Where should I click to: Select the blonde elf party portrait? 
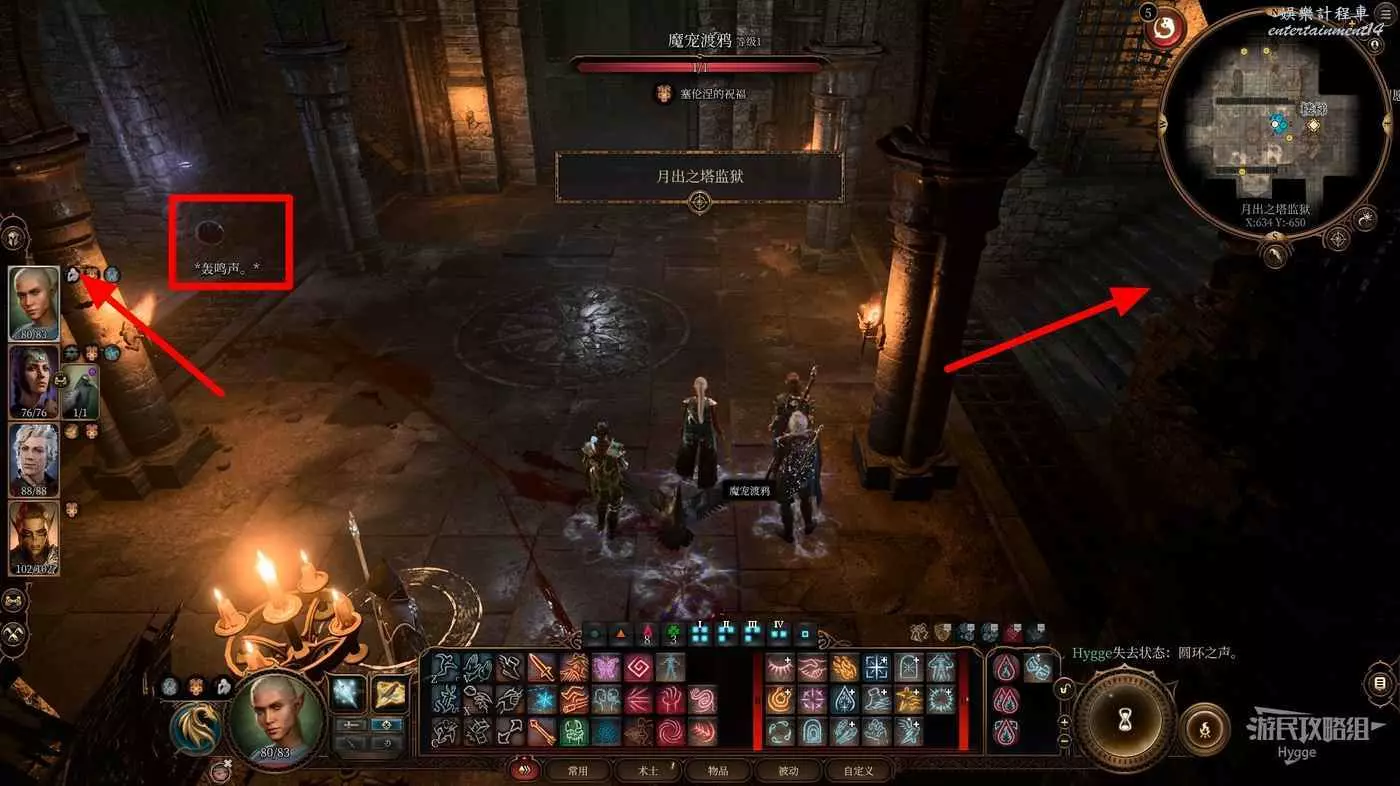[x=34, y=303]
